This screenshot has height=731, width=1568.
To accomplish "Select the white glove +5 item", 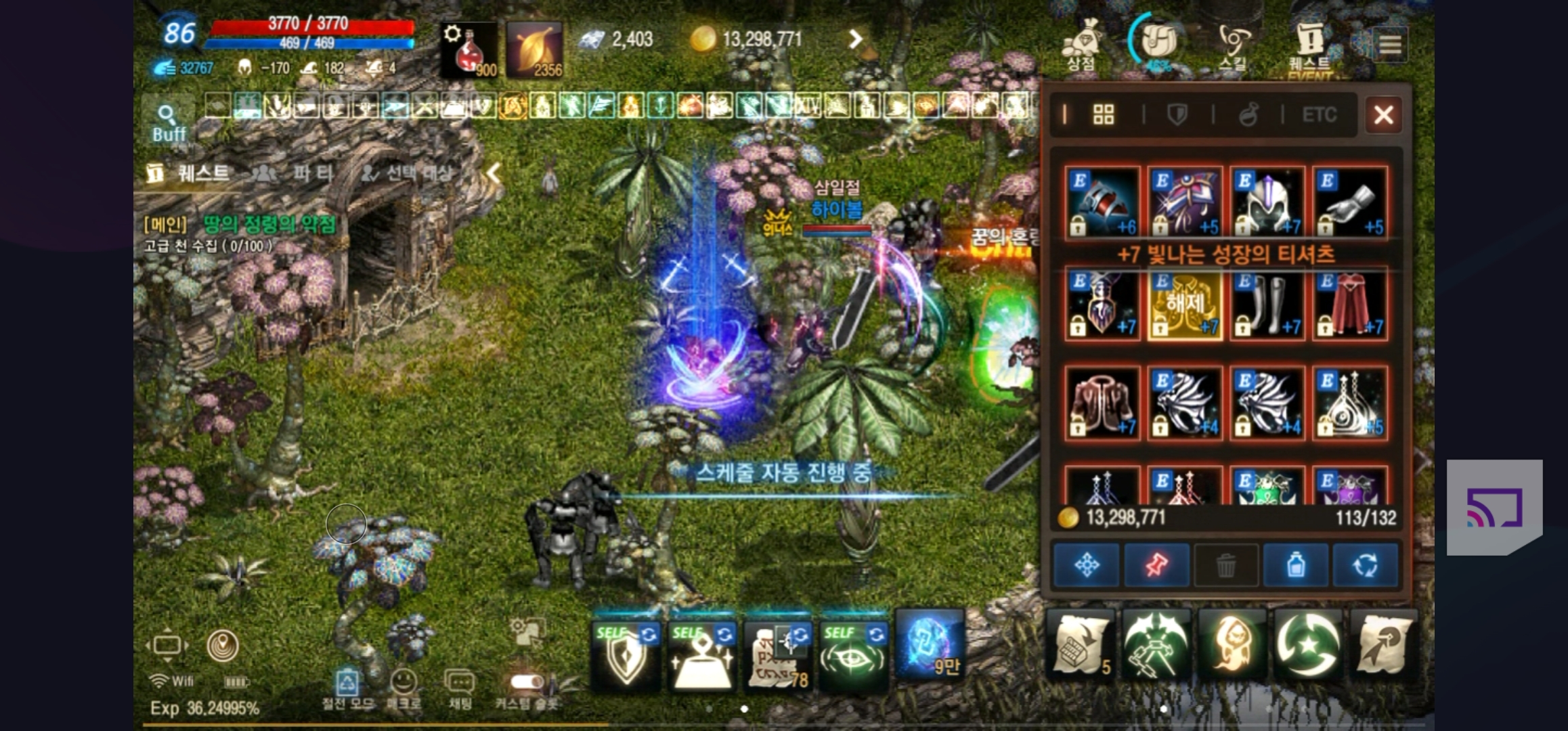I will click(1350, 202).
